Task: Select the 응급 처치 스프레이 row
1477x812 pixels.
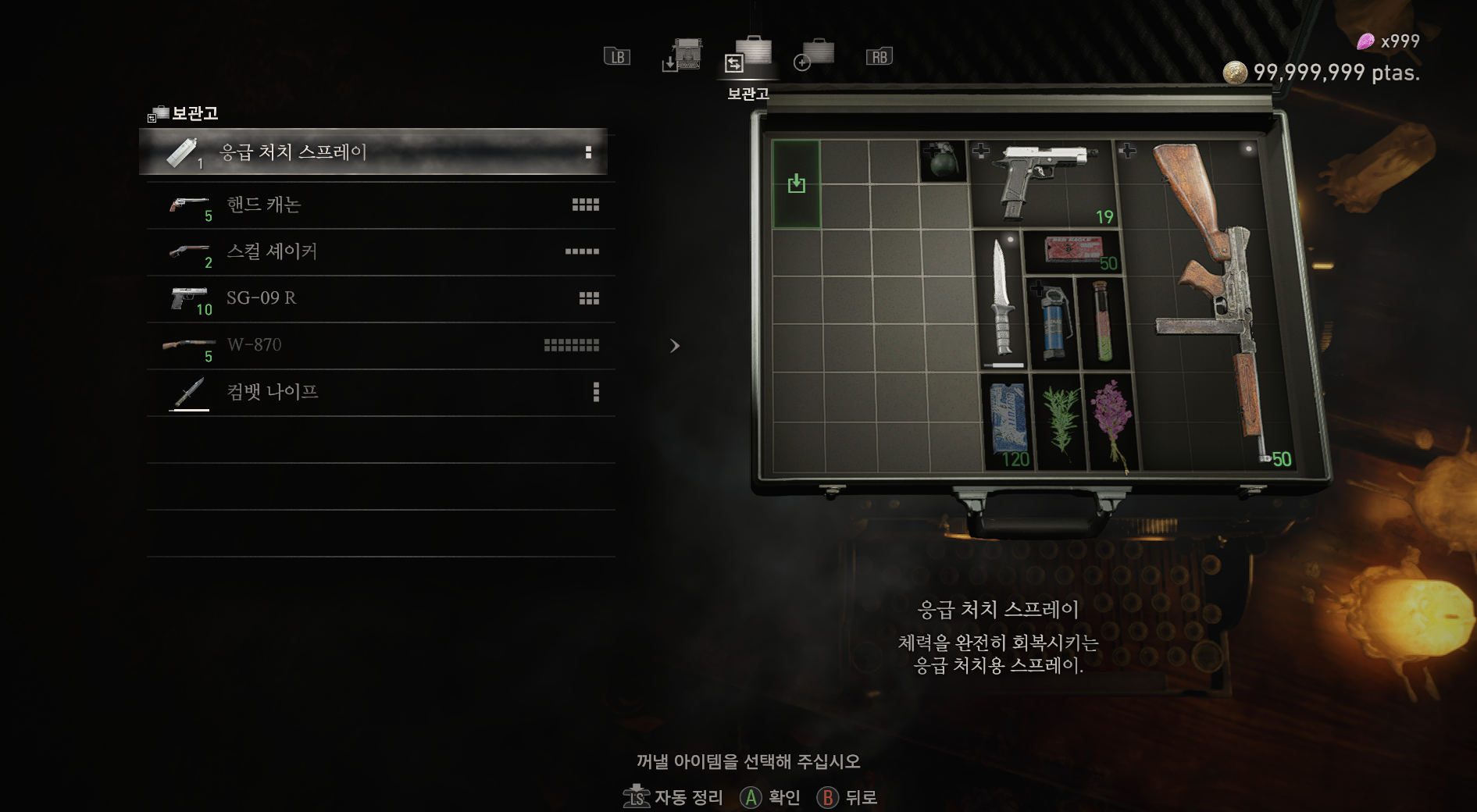Action: [373, 152]
